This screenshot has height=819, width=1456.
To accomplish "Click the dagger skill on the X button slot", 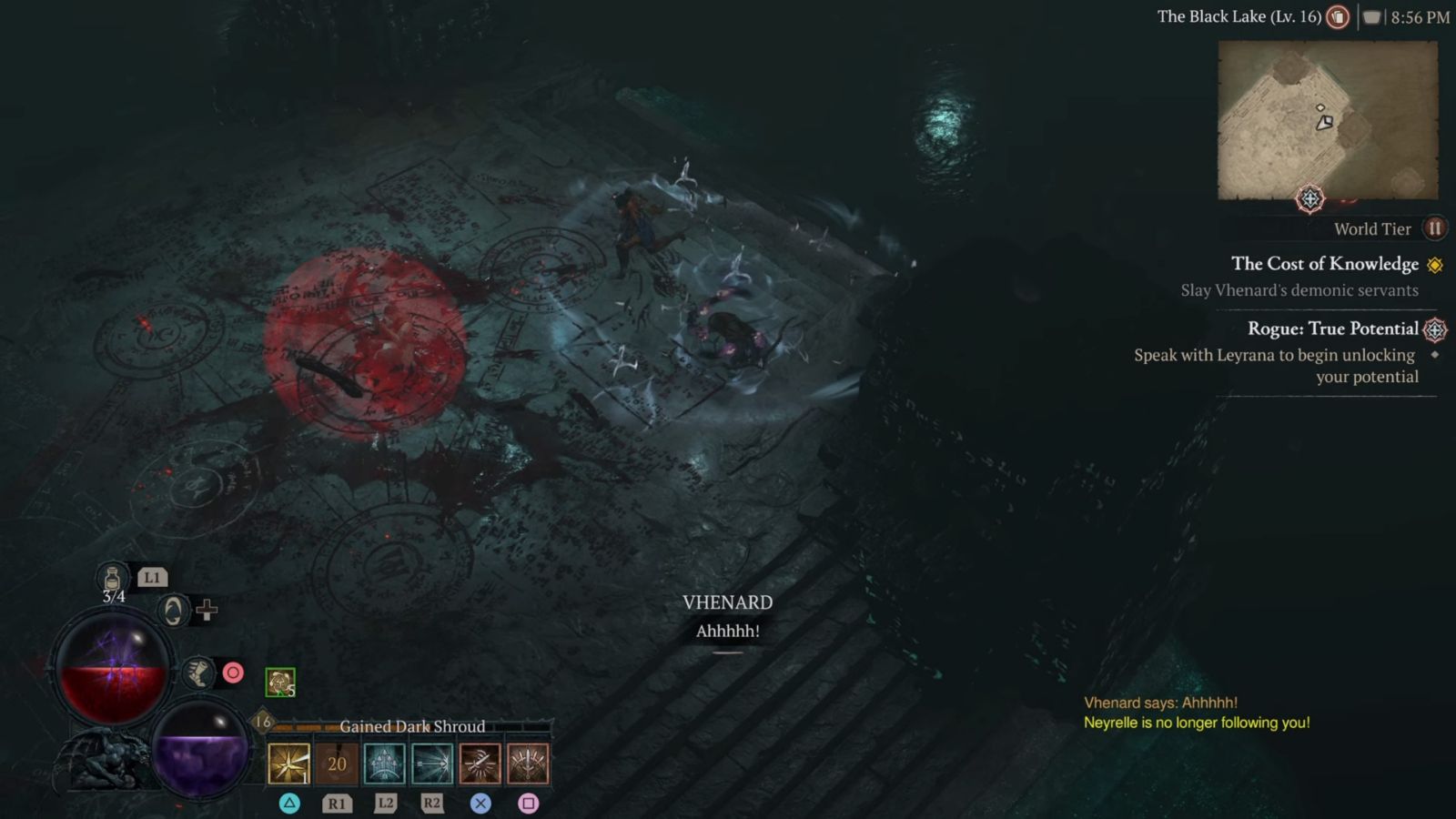I will point(480,764).
